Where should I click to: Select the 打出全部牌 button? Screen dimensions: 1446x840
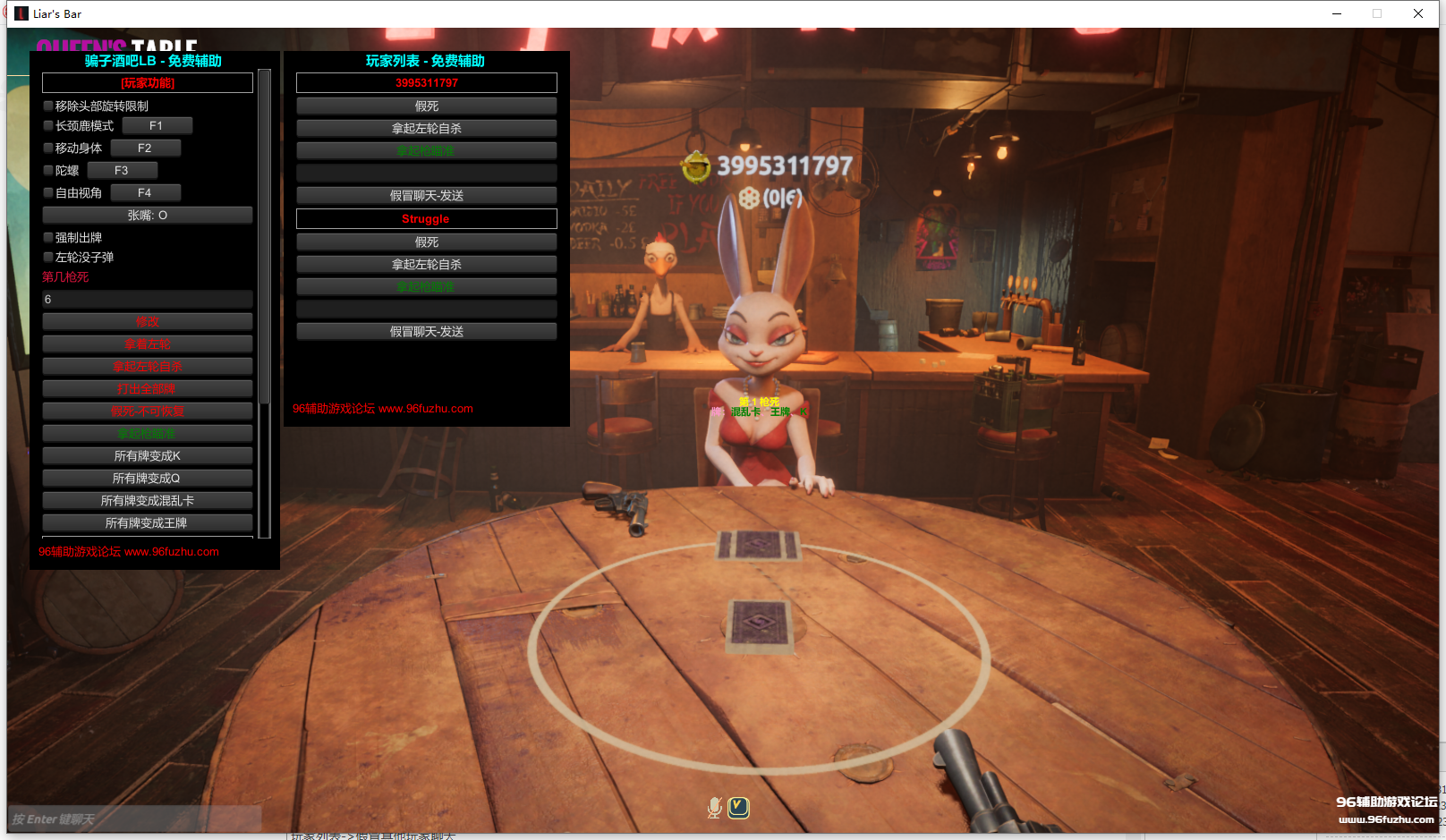tap(148, 389)
